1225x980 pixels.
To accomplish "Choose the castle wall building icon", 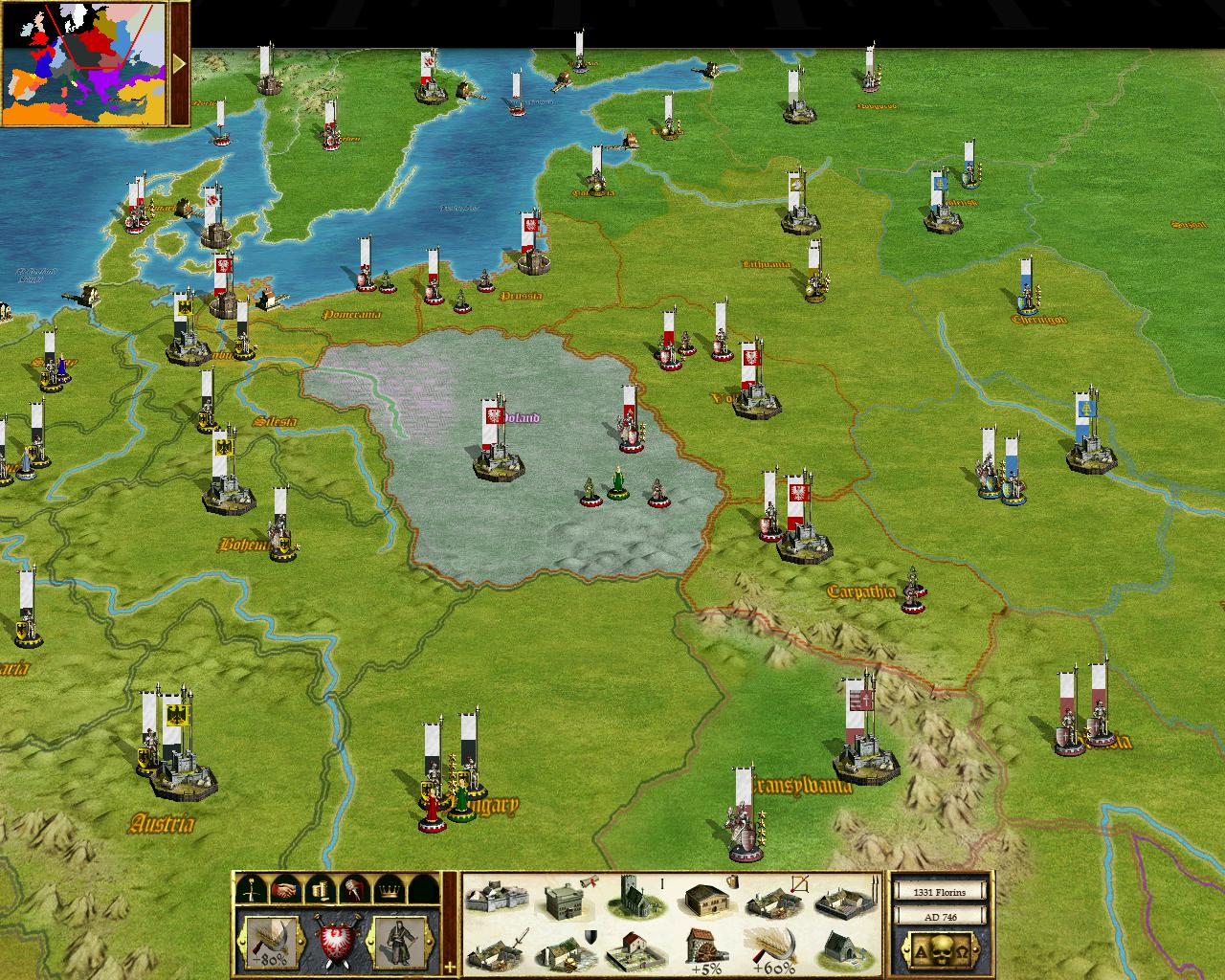I will point(494,898).
